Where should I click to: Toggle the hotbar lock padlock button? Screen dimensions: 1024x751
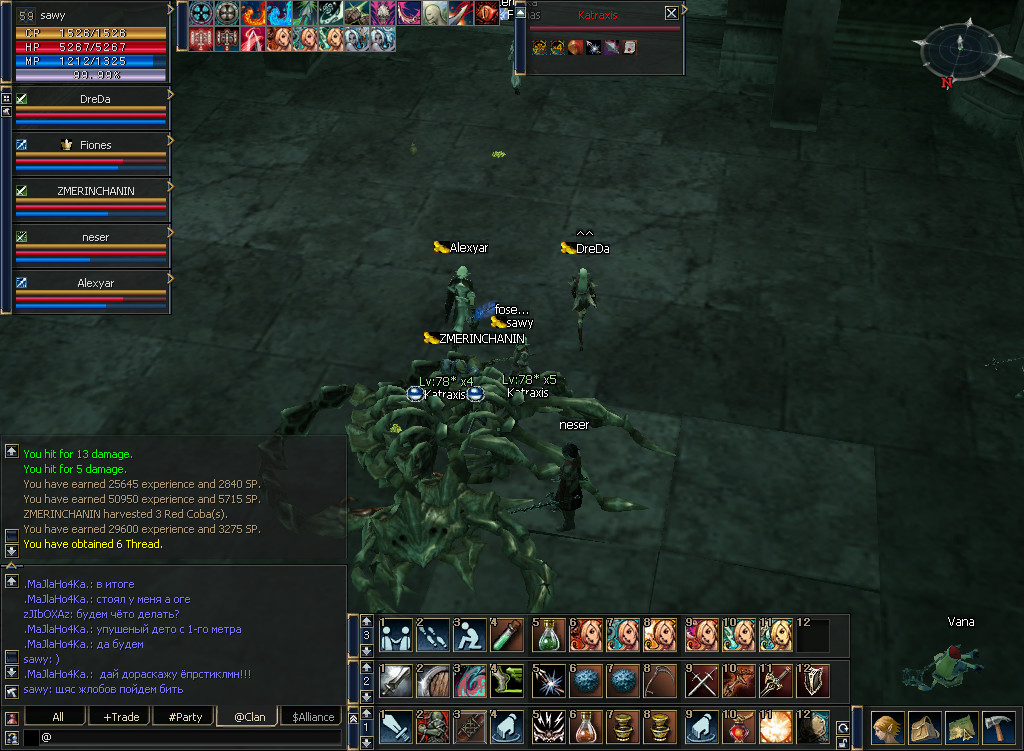pos(841,743)
